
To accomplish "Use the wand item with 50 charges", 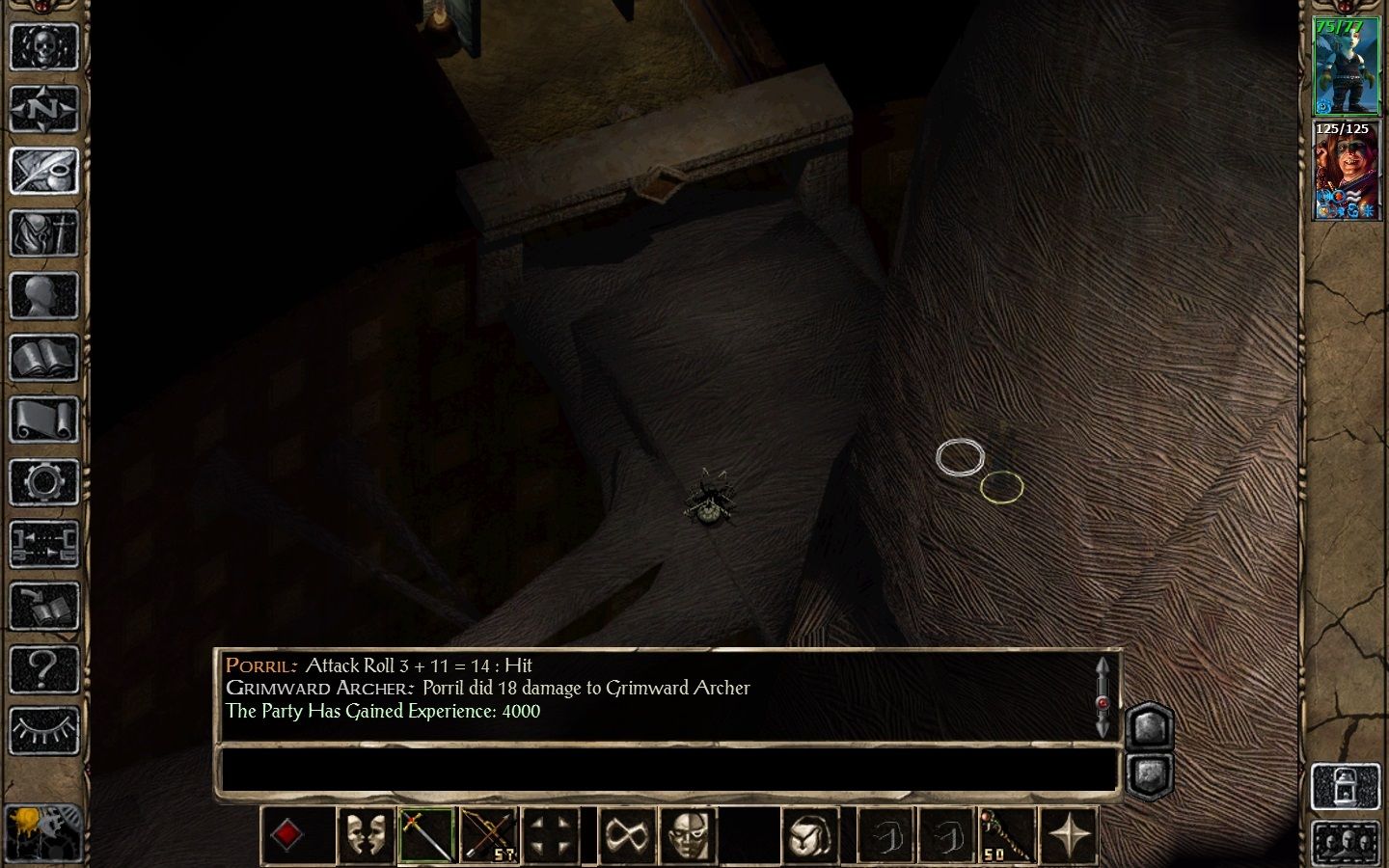I will pyautogui.click(x=1007, y=835).
